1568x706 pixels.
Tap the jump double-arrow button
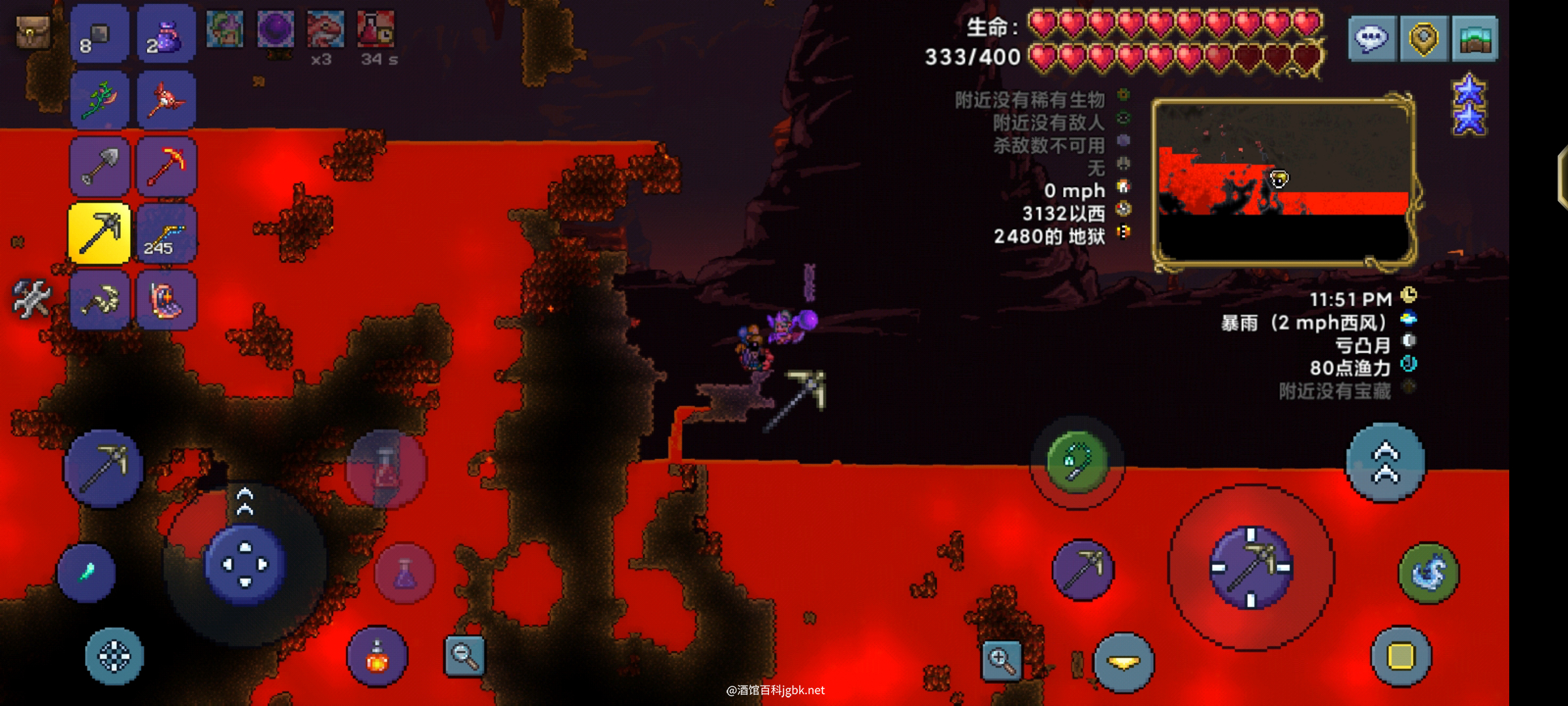click(1385, 462)
